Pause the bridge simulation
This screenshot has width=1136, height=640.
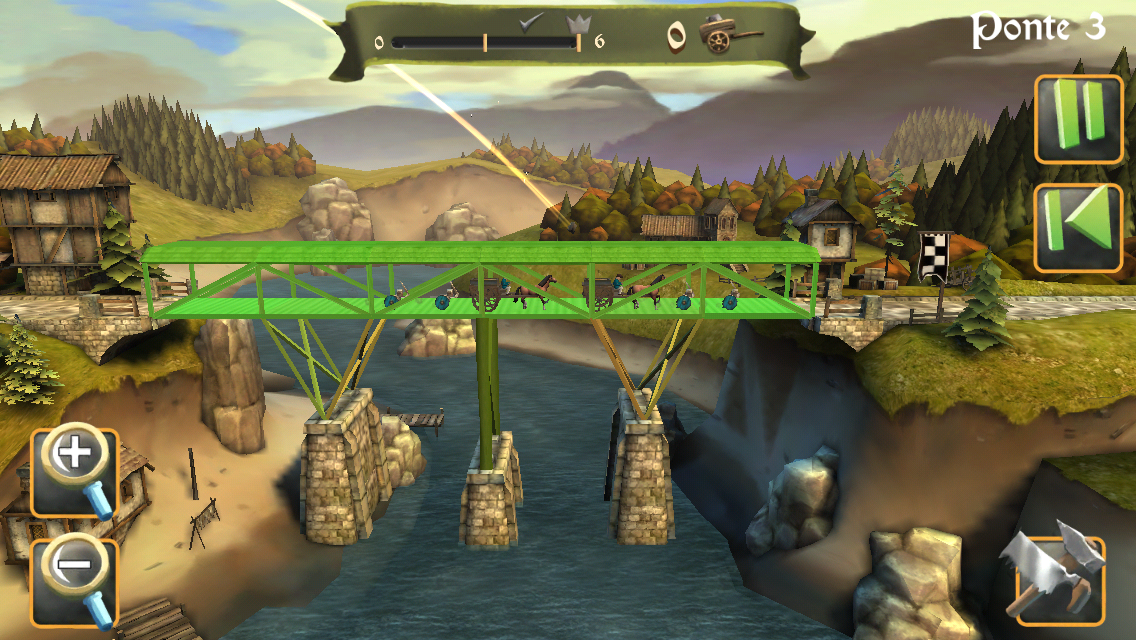[x=1078, y=119]
